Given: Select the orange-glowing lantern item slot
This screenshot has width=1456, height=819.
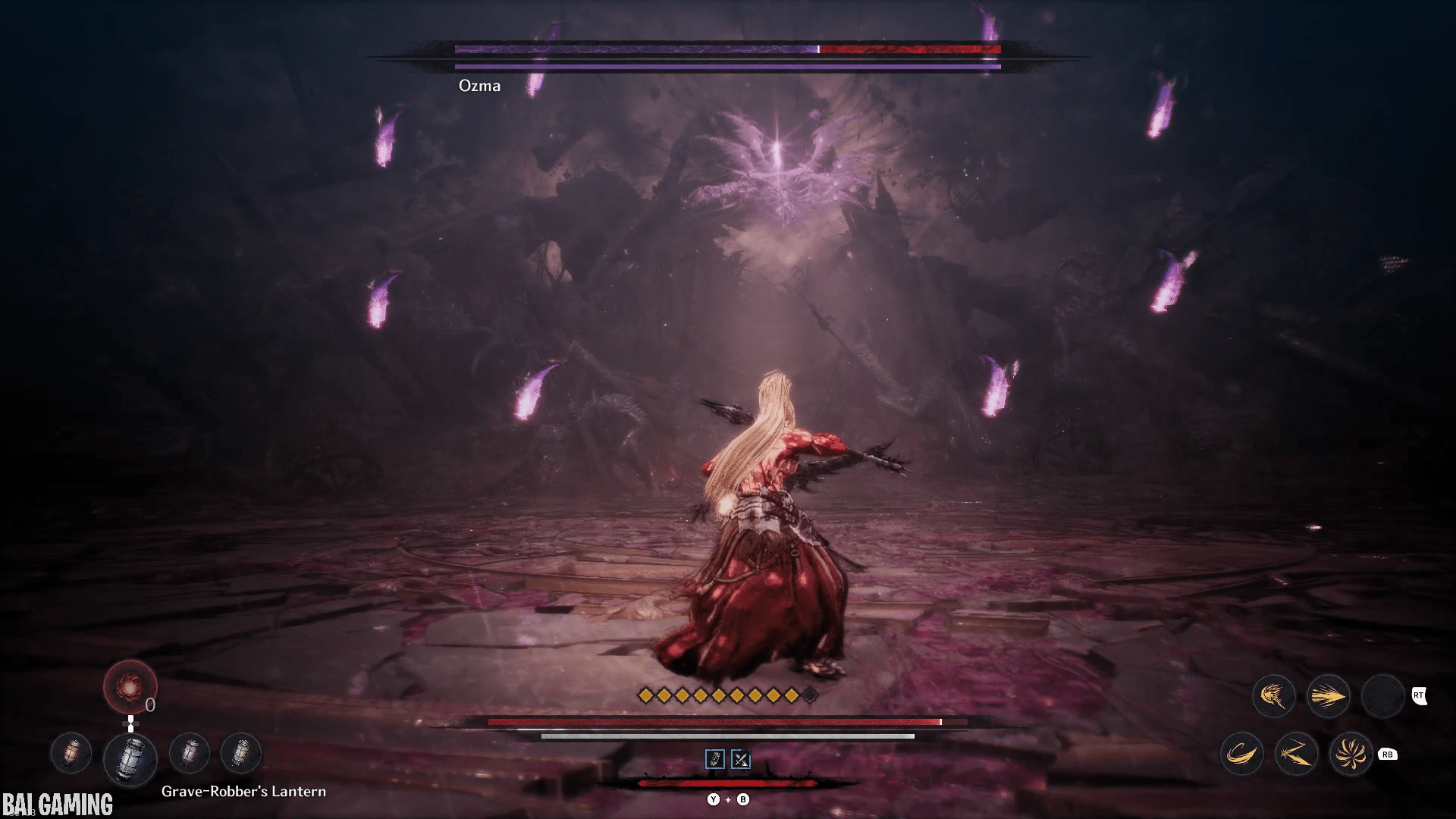Looking at the screenshot, I should pos(71,754).
